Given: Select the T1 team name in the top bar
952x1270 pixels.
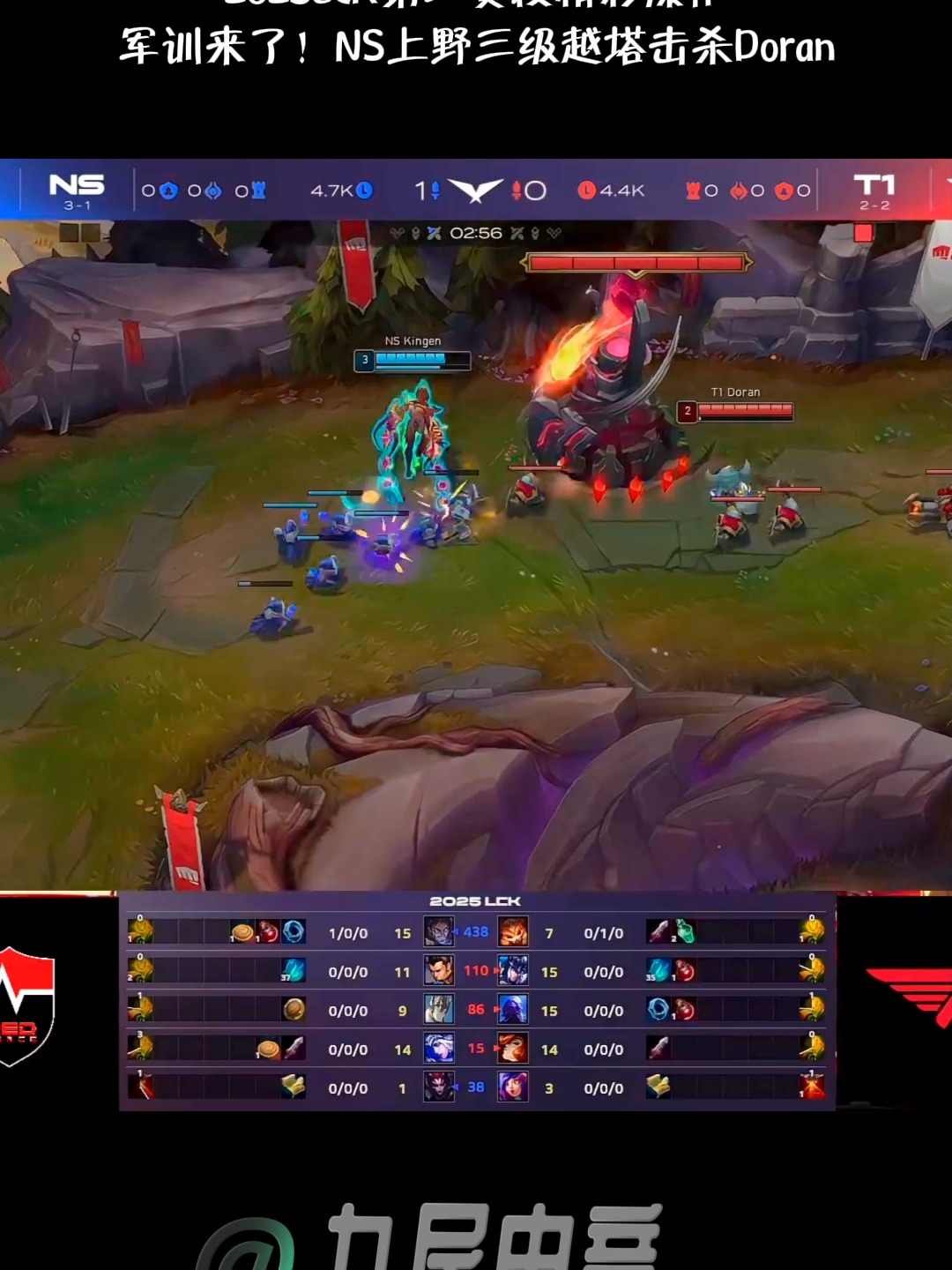Looking at the screenshot, I should 874,184.
